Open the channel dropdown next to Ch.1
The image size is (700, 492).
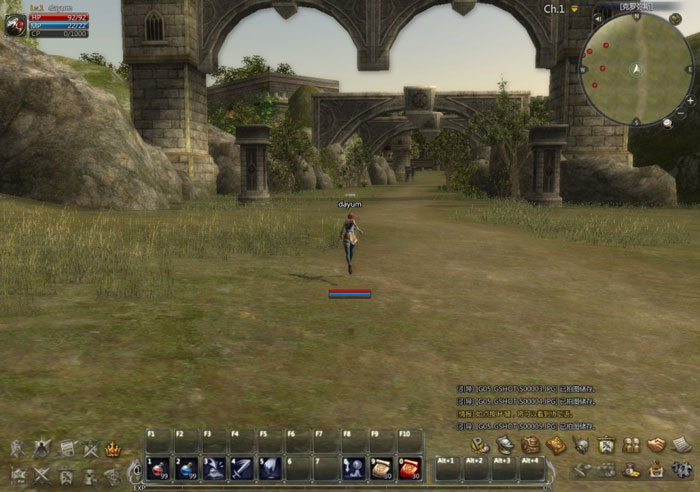point(575,9)
